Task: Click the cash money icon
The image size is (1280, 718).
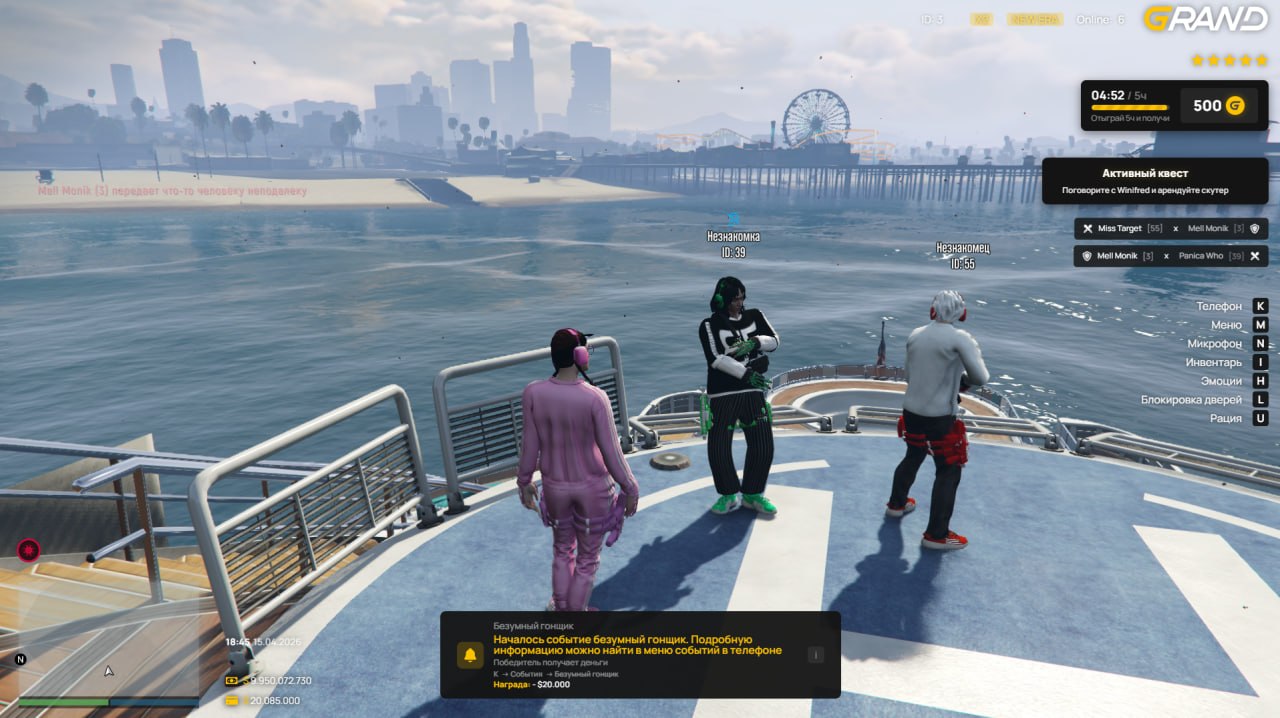Action: (232, 681)
